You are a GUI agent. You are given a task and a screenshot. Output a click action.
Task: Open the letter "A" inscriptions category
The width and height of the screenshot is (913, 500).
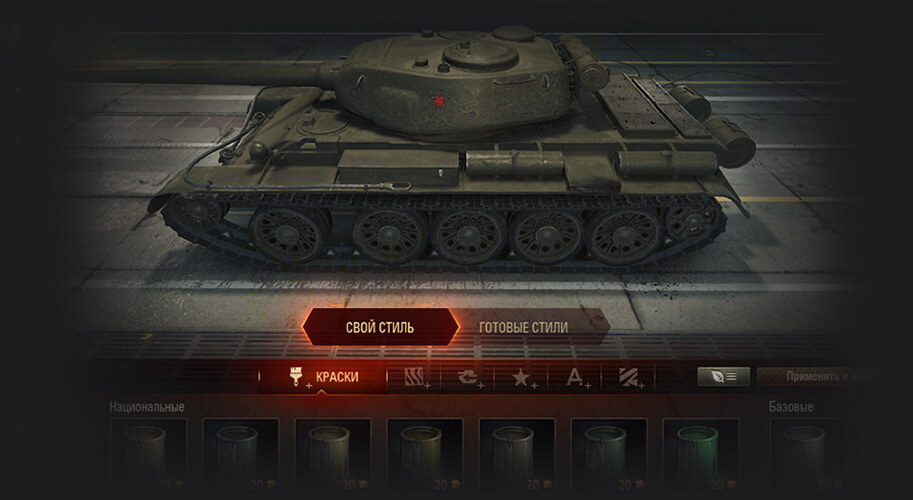click(x=576, y=377)
